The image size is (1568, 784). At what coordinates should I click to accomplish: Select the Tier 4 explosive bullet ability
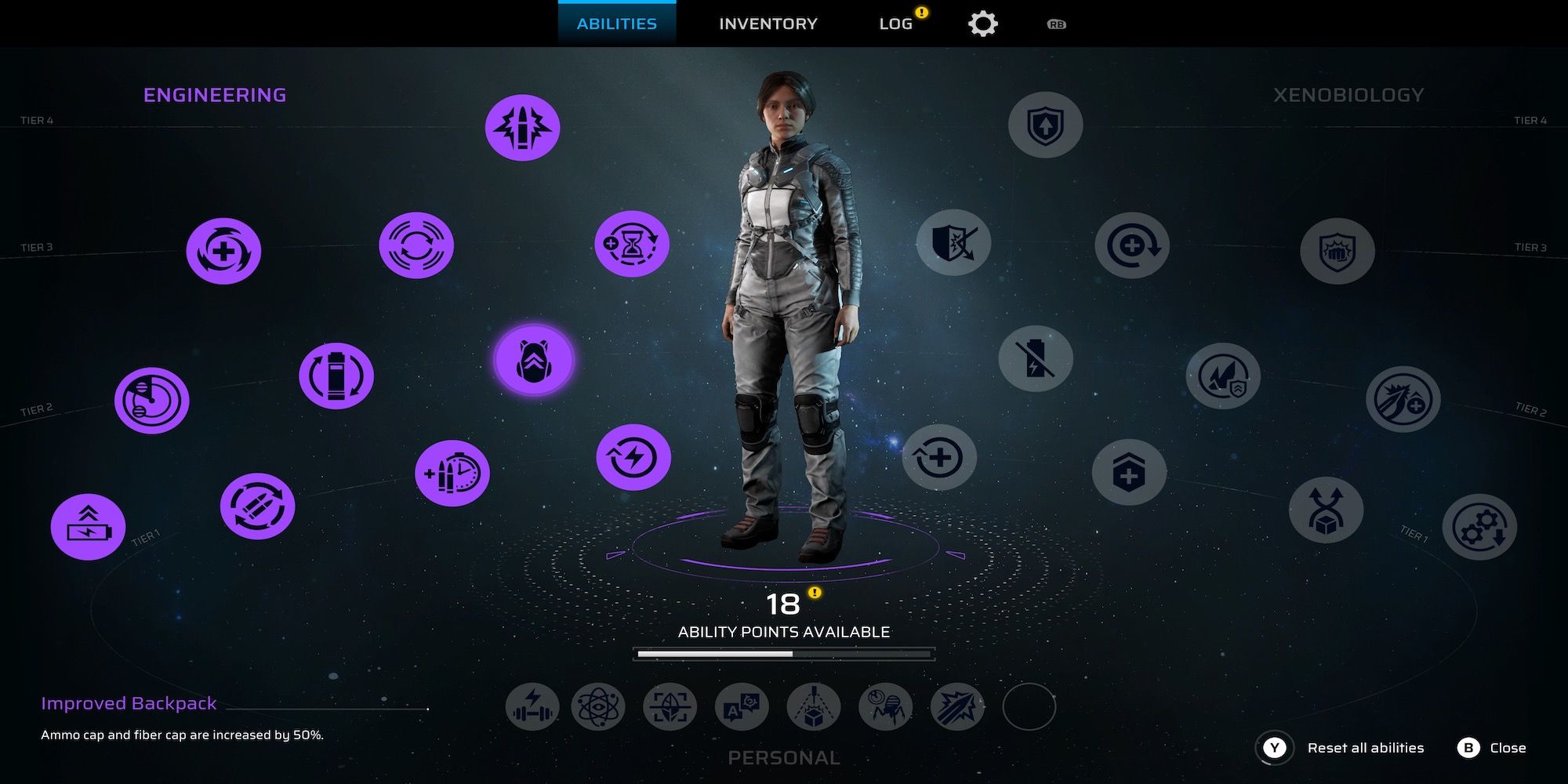tap(523, 128)
